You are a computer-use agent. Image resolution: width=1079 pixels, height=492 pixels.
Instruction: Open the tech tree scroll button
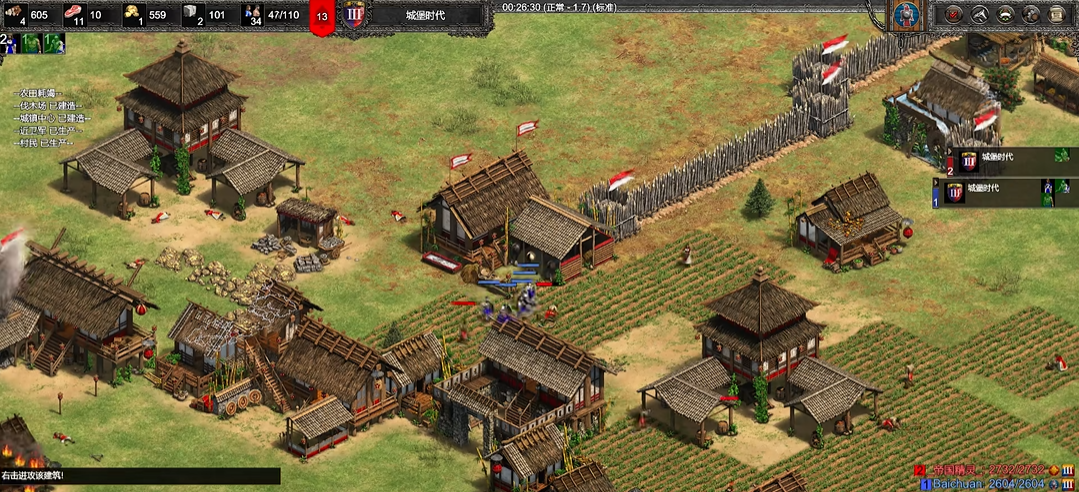[x=1057, y=15]
